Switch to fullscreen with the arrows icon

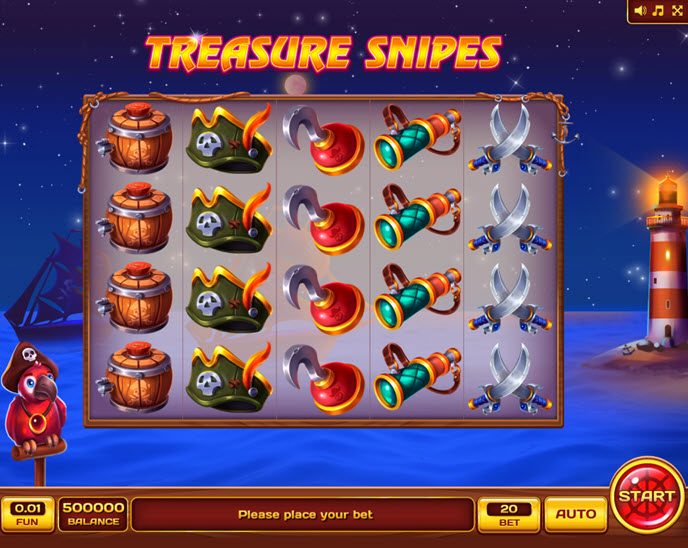point(675,11)
